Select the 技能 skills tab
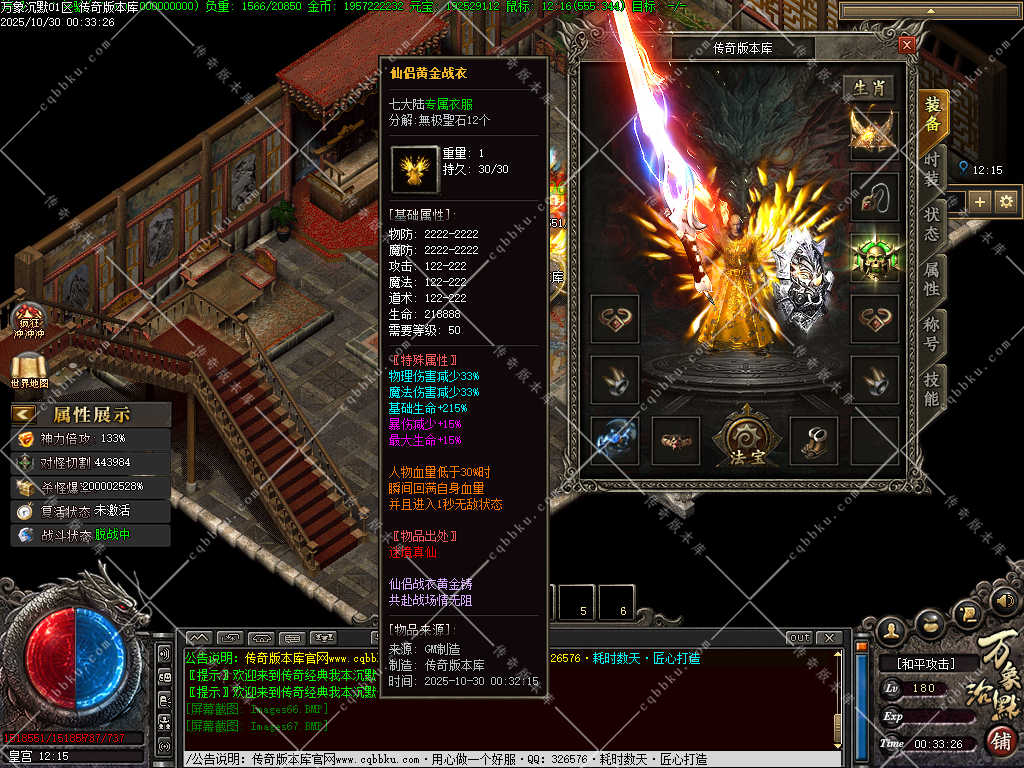Image resolution: width=1024 pixels, height=768 pixels. point(932,390)
